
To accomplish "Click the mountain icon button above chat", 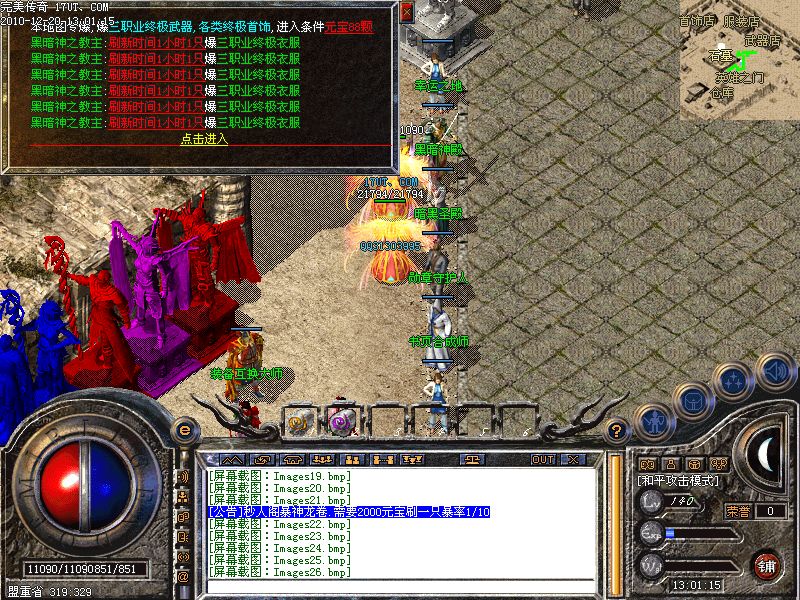I will pos(236,459).
